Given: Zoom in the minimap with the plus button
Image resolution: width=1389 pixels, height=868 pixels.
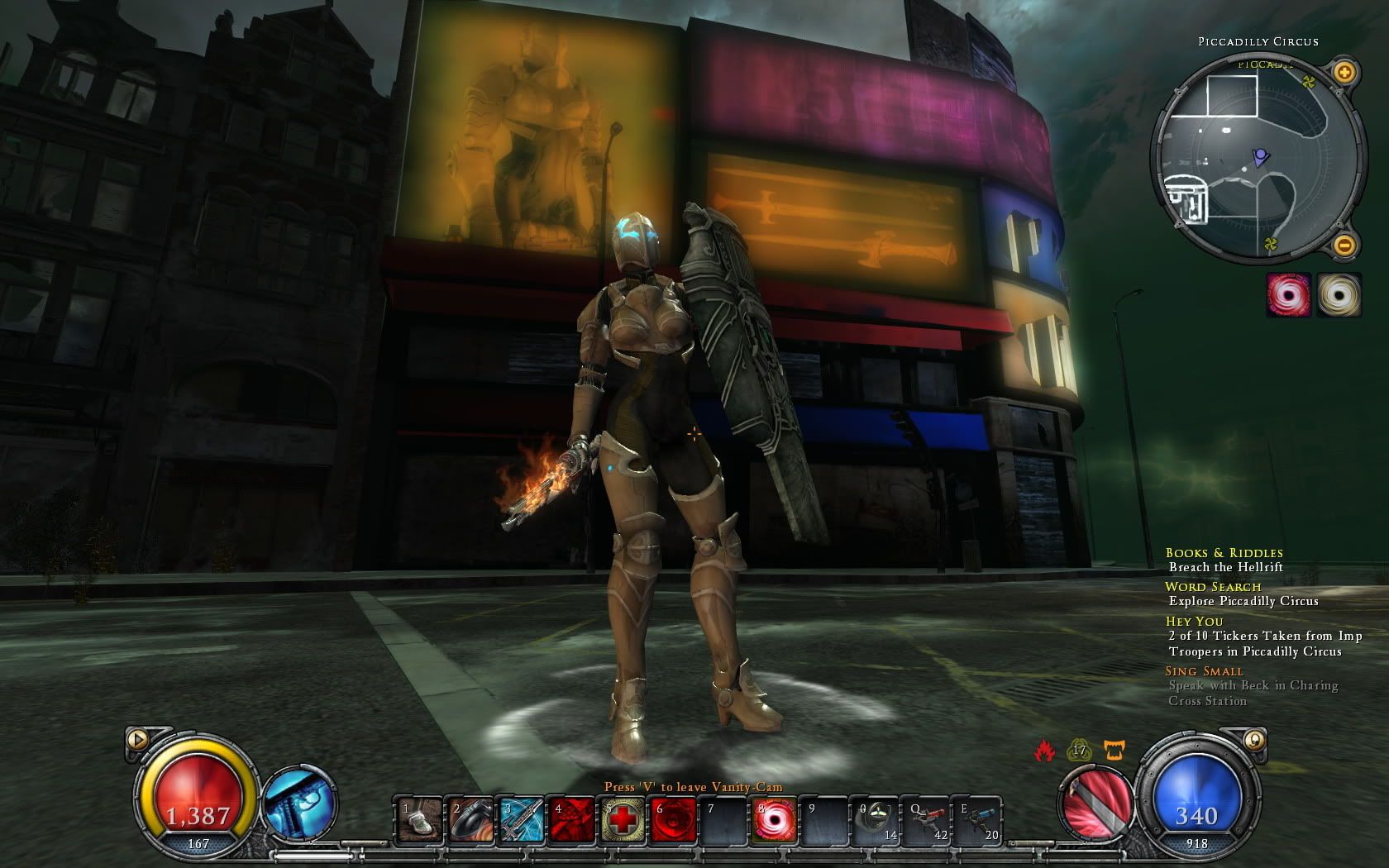Looking at the screenshot, I should tap(1344, 74).
